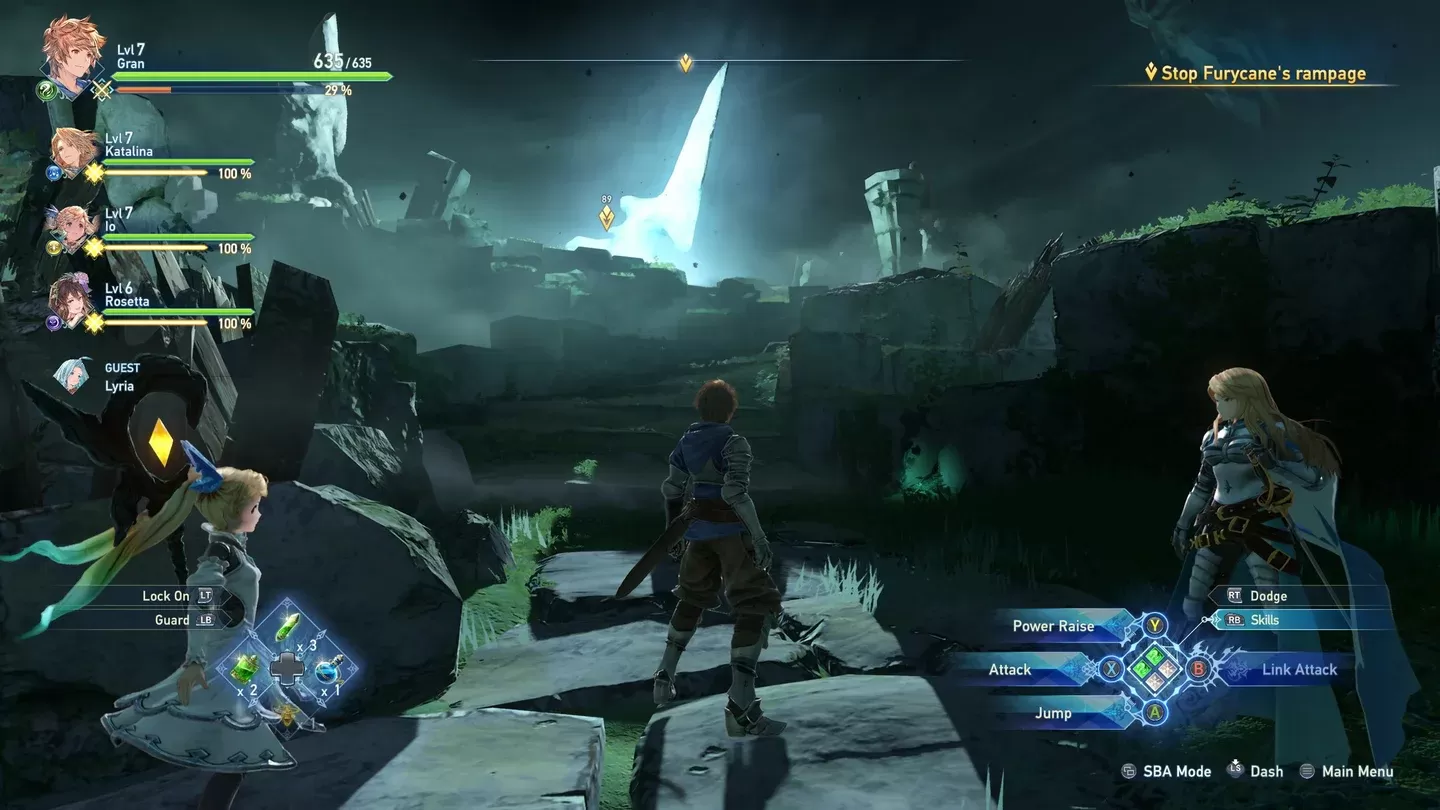Activate the Power Raise action

click(x=1054, y=626)
